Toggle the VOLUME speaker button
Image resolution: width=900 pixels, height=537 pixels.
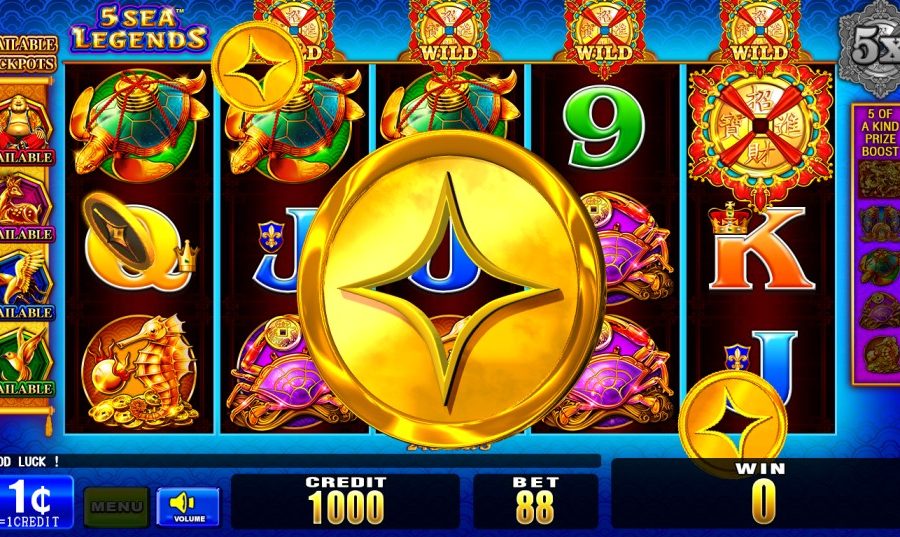(188, 505)
